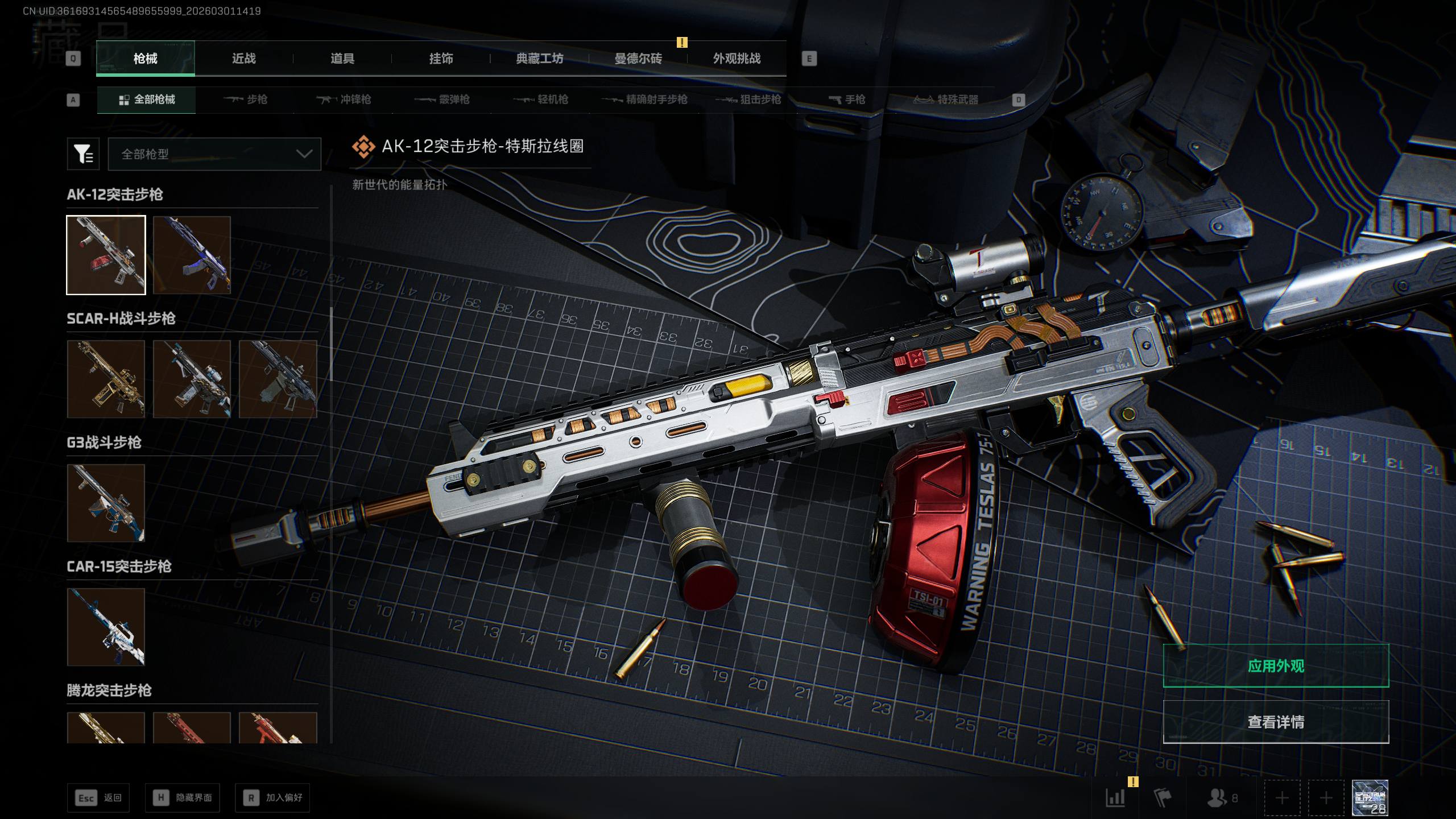Open the 典藏工坊 workshop tab

coord(539,59)
